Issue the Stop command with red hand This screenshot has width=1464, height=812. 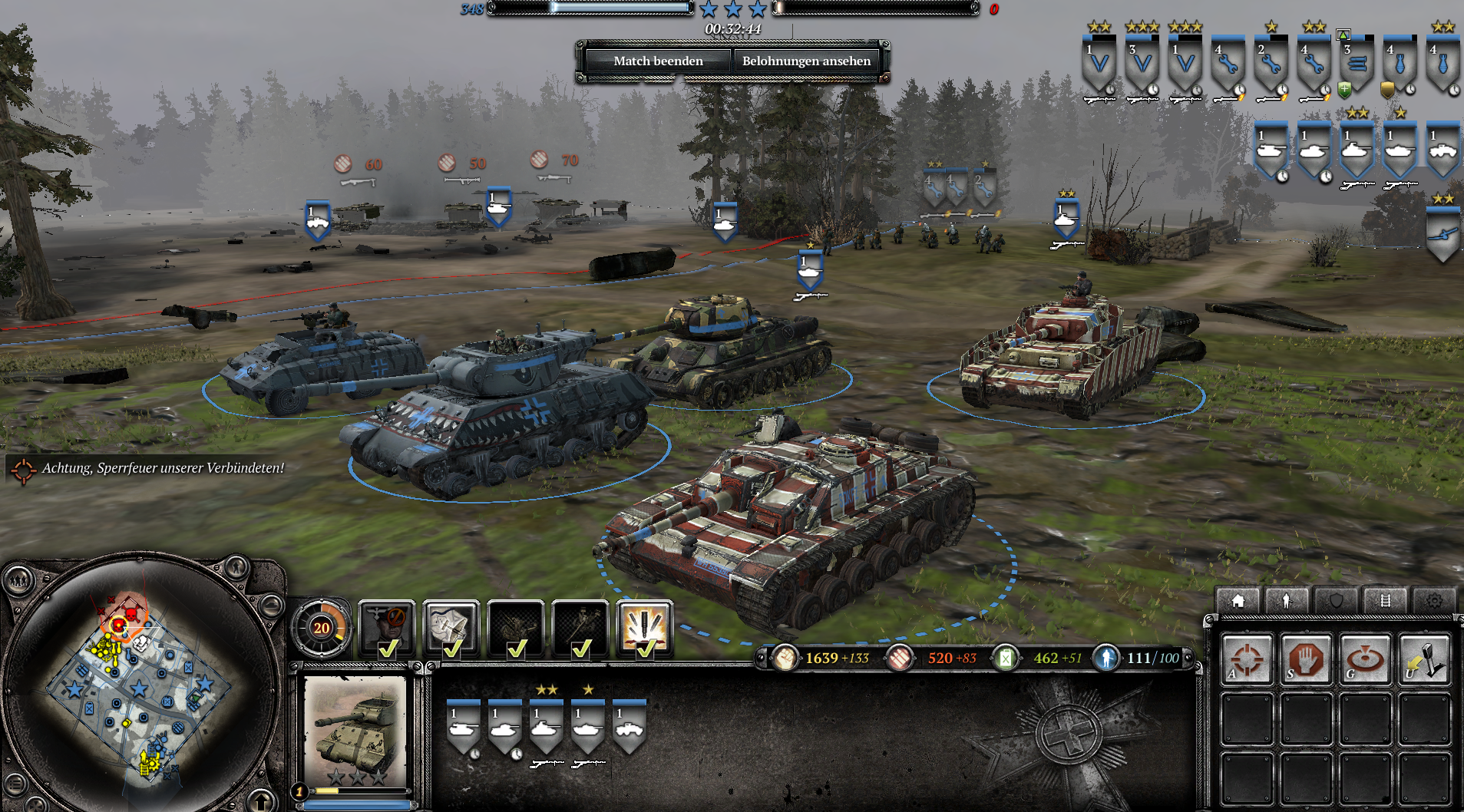(1306, 659)
